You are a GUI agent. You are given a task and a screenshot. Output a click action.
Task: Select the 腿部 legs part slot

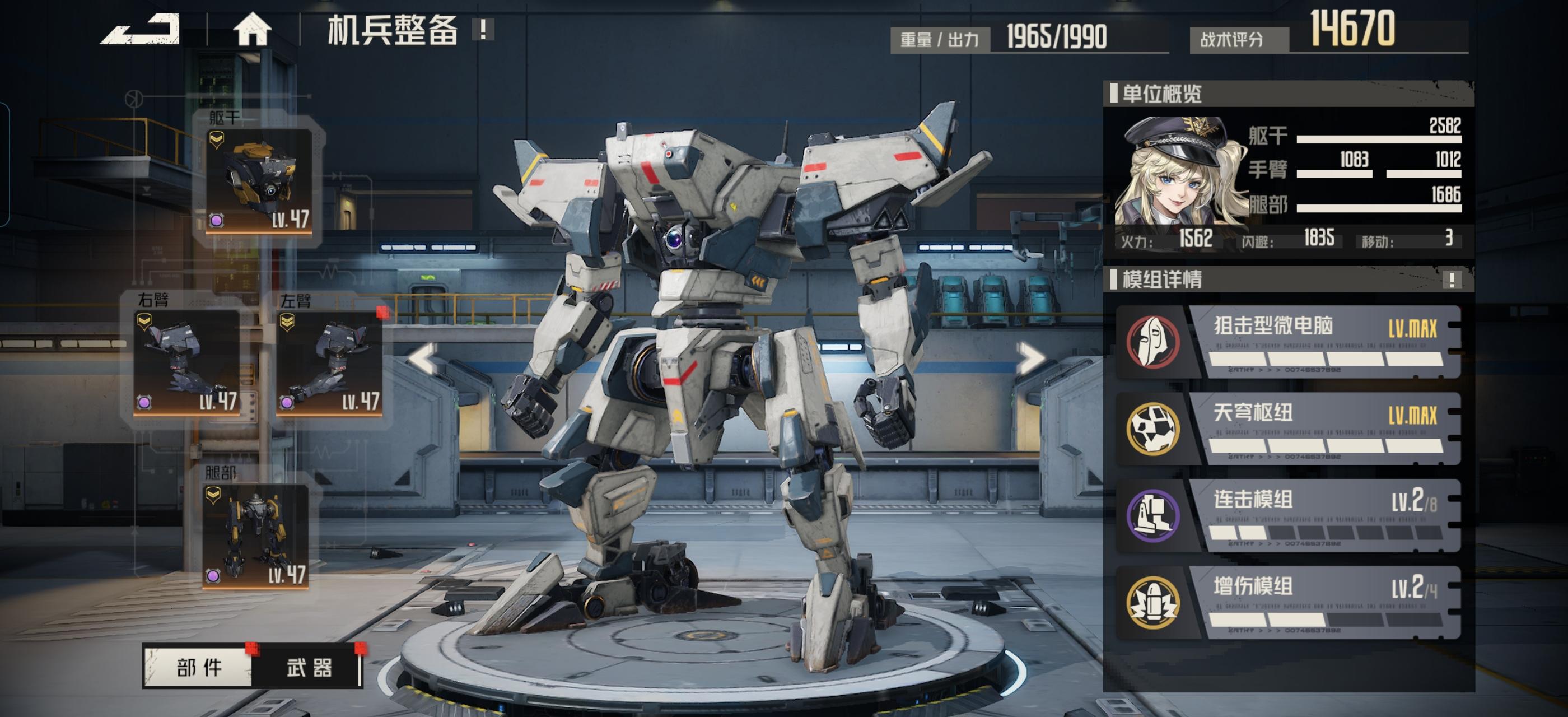click(x=255, y=536)
